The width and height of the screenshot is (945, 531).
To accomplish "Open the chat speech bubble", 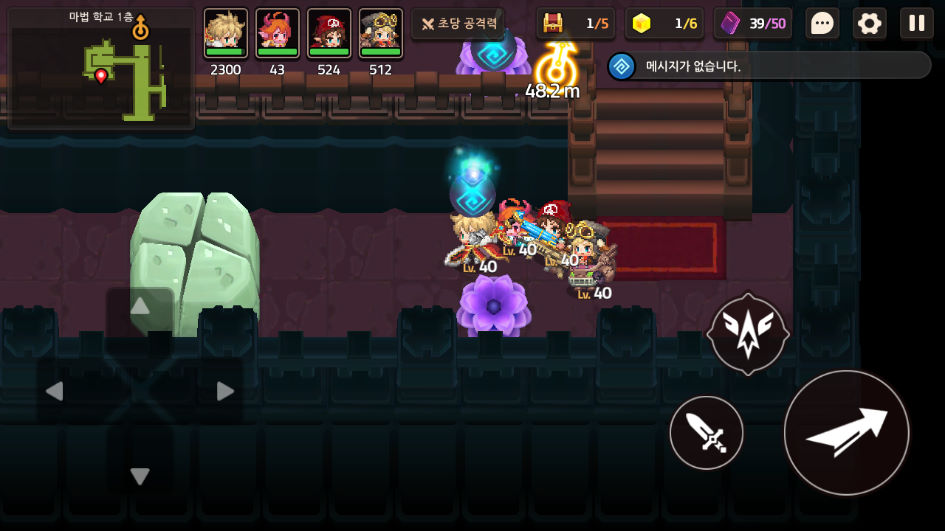I will [822, 23].
